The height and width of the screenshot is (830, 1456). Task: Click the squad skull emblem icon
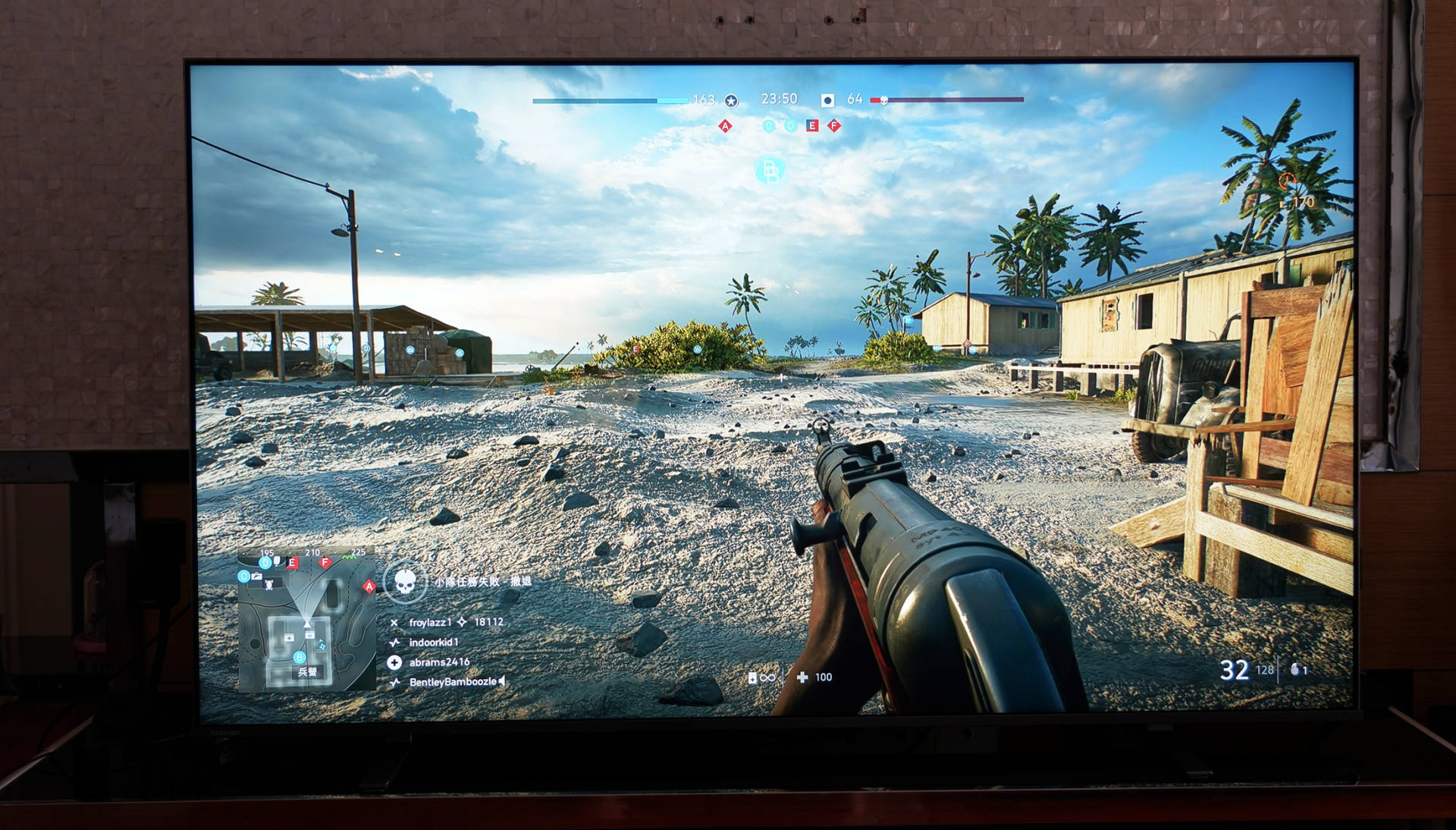[405, 583]
